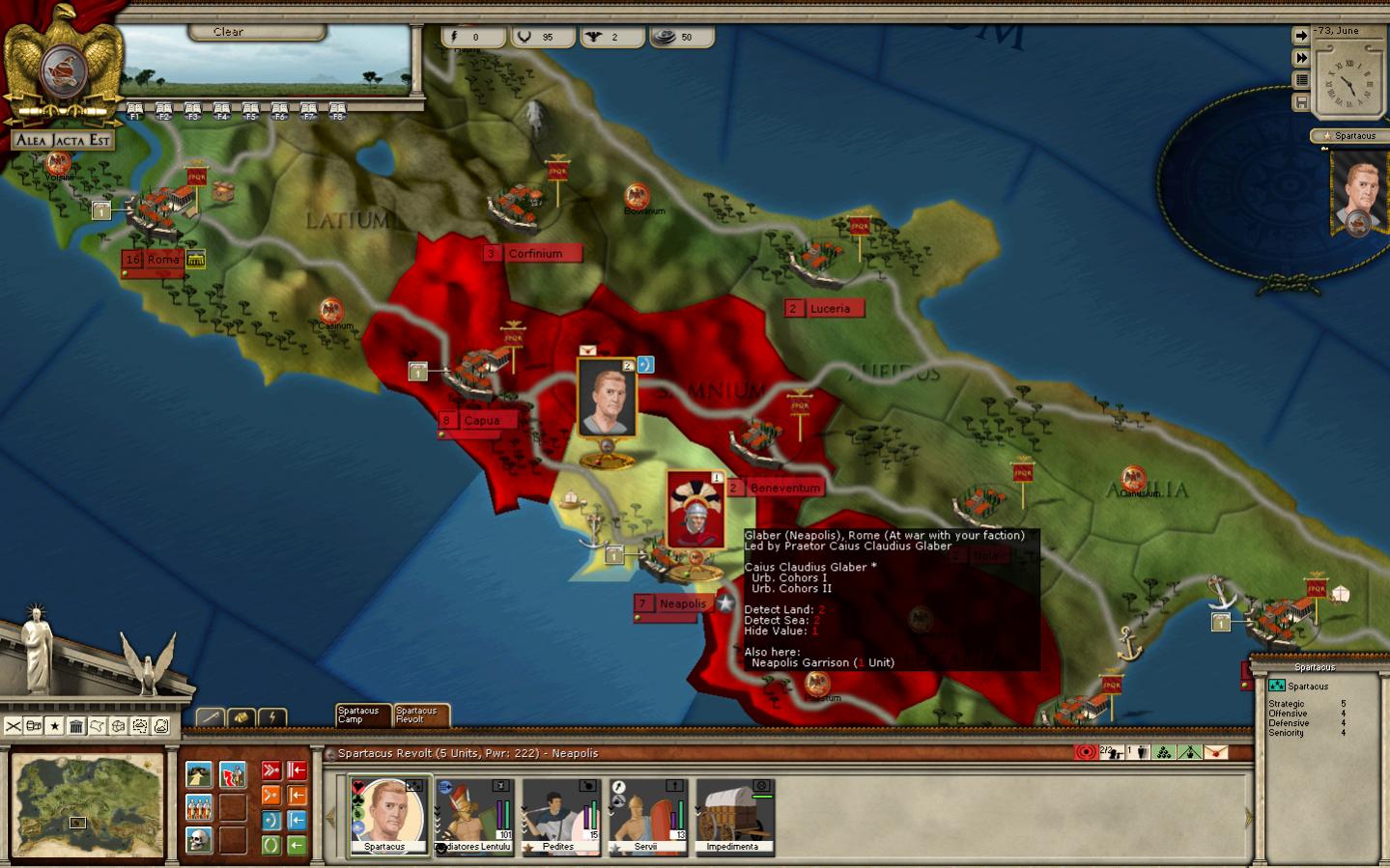1390x868 pixels.
Task: Select the Servii unit card
Action: pos(647,816)
